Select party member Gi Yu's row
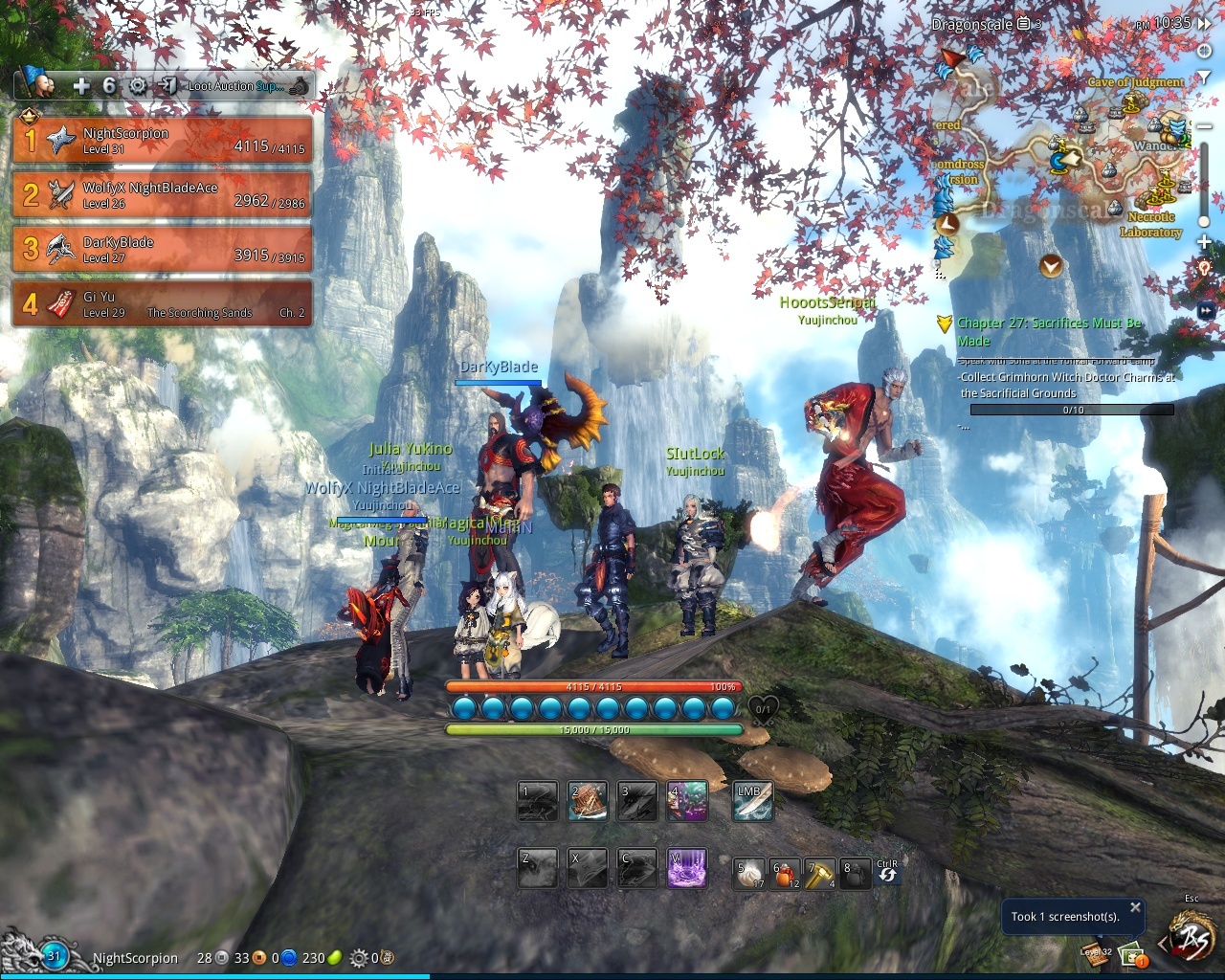The image size is (1225, 980). (x=163, y=303)
